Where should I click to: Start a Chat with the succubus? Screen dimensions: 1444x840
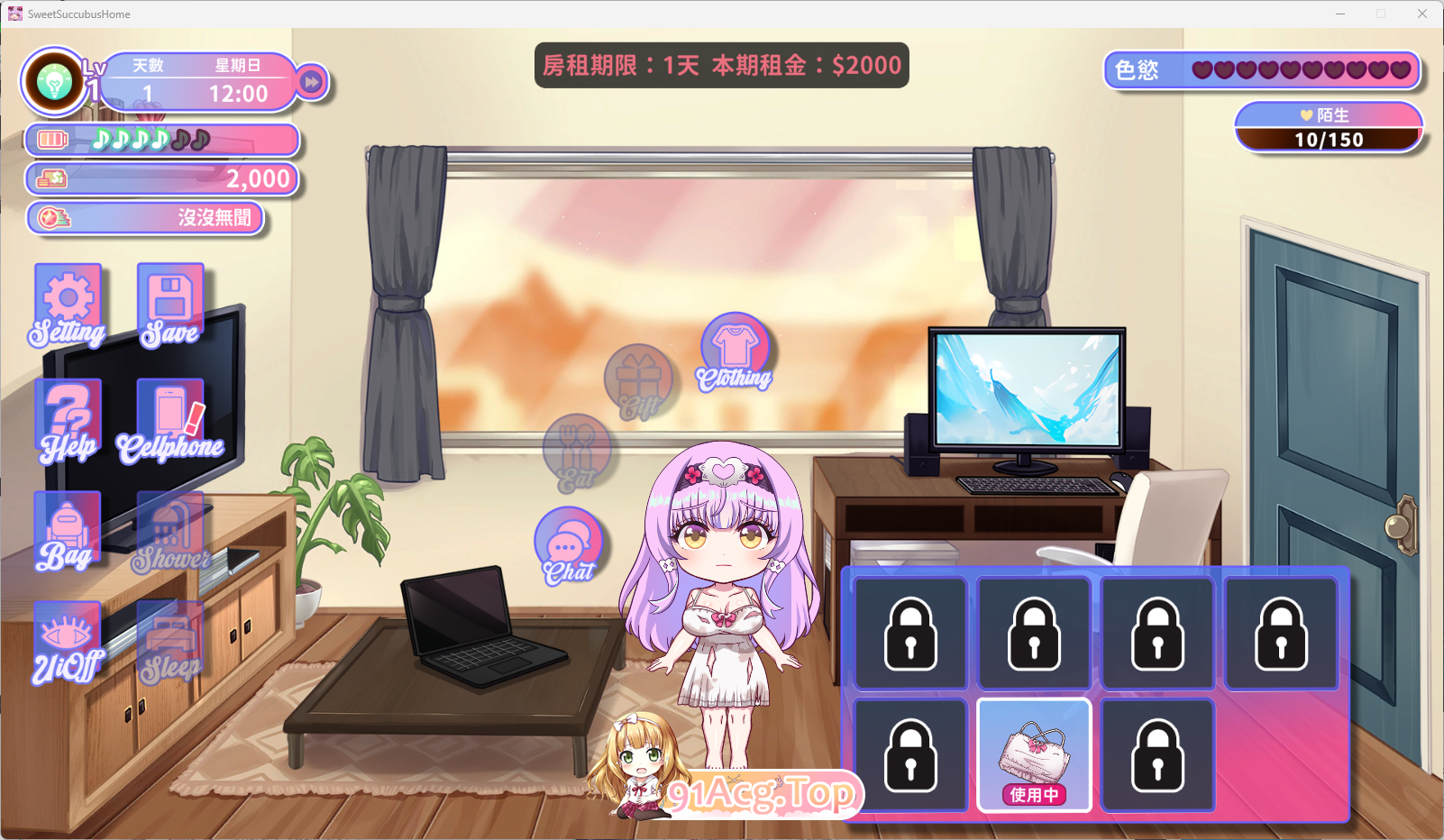pyautogui.click(x=568, y=541)
